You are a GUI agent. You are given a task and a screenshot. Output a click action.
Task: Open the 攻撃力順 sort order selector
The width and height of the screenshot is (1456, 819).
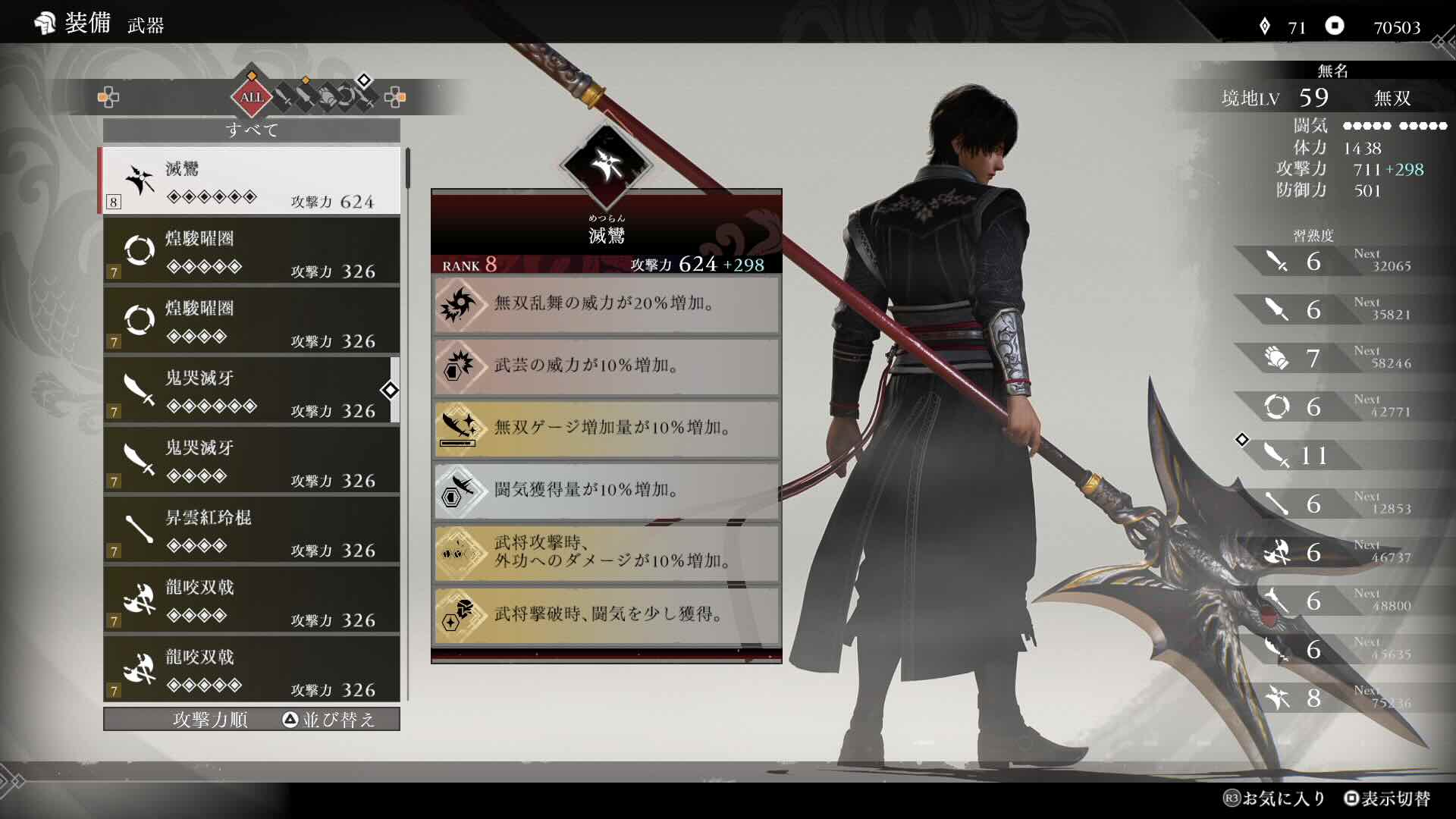(x=210, y=720)
